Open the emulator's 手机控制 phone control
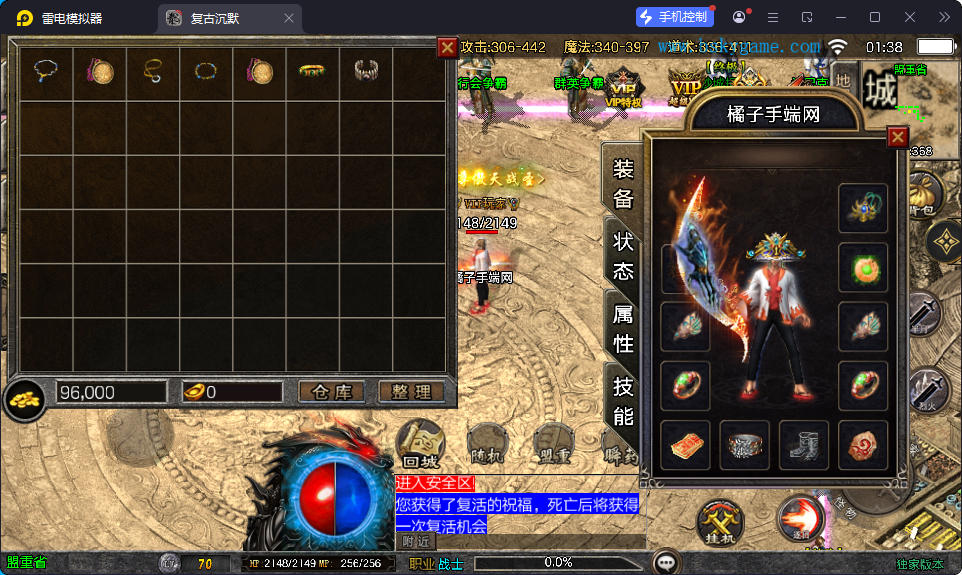Screen dimensions: 962x575 [x=674, y=17]
